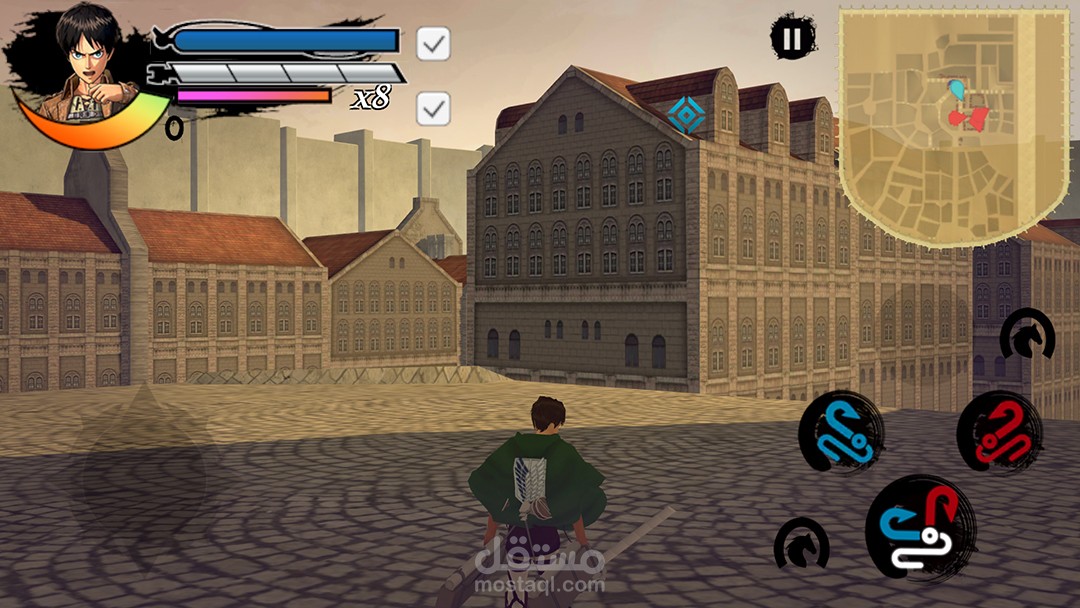Activate the large dual-hook button
The width and height of the screenshot is (1080, 608).
920,526
